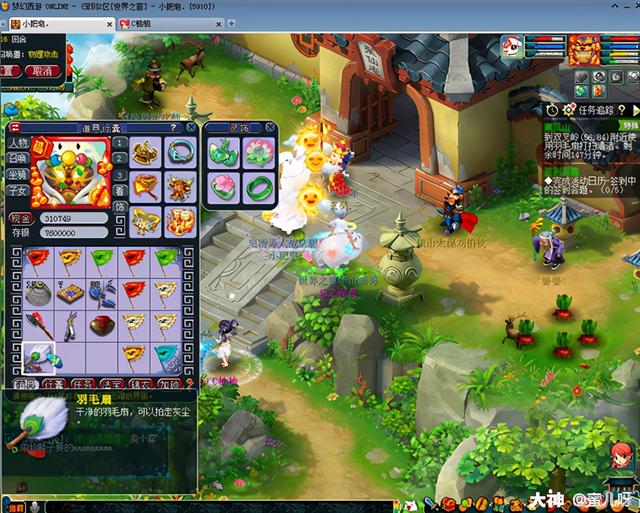Click the character portrait in top right

584,48
